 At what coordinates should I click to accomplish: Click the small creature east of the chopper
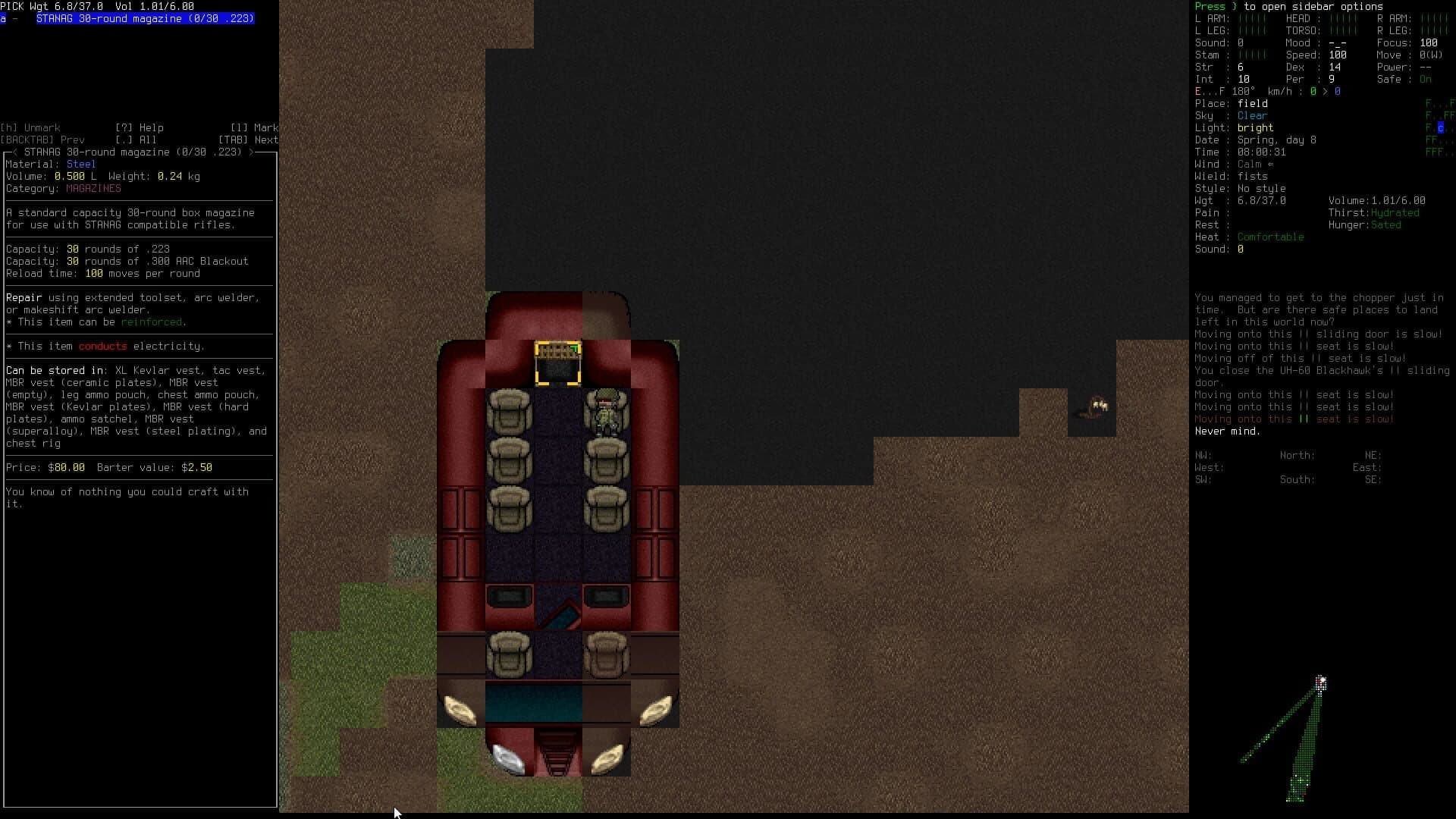[x=1094, y=407]
